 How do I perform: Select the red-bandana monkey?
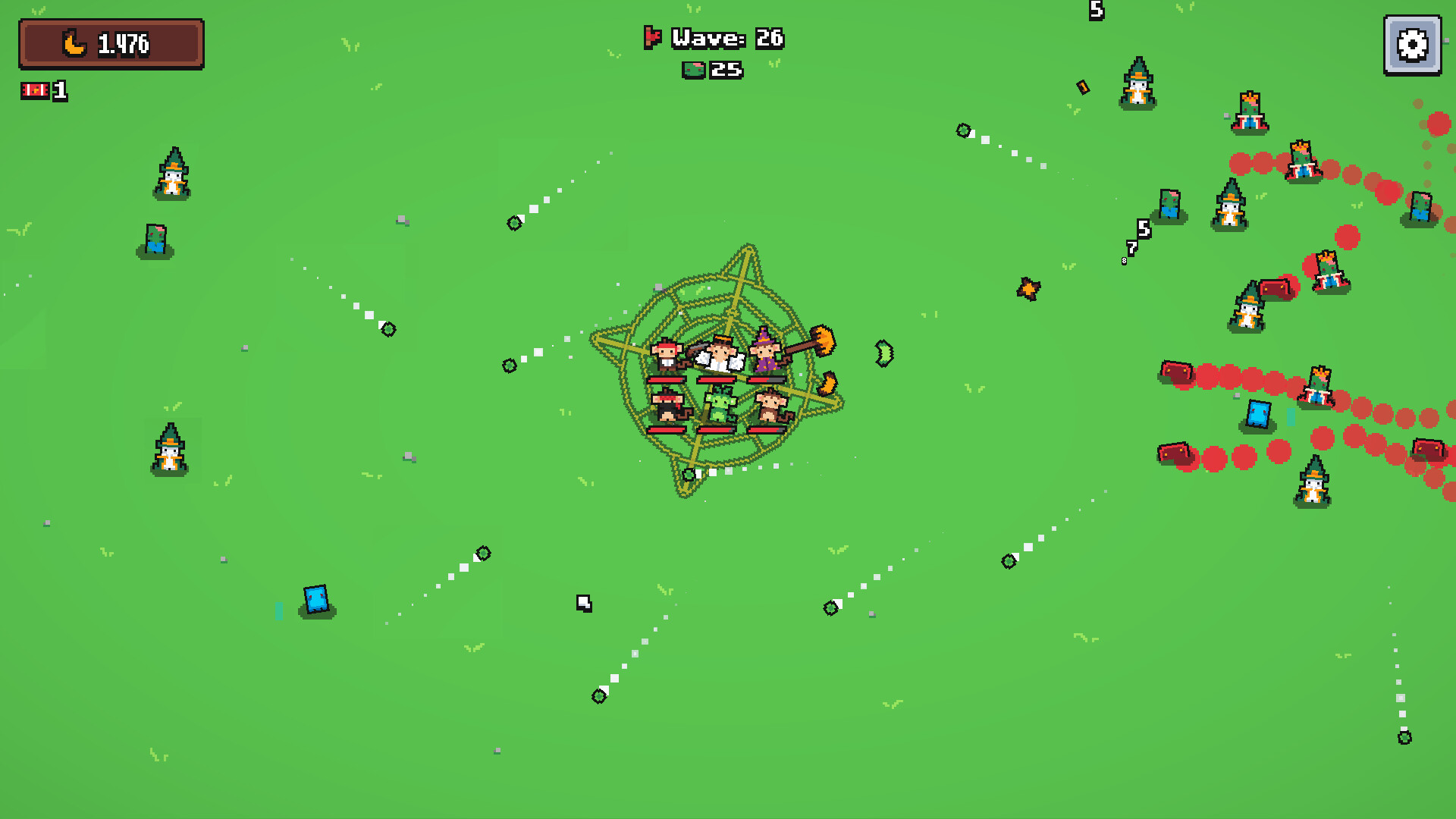point(667,353)
